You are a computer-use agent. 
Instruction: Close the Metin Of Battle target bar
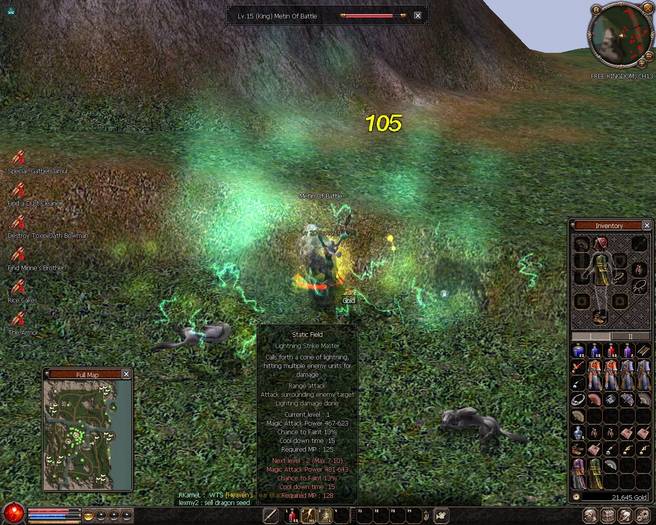click(418, 16)
